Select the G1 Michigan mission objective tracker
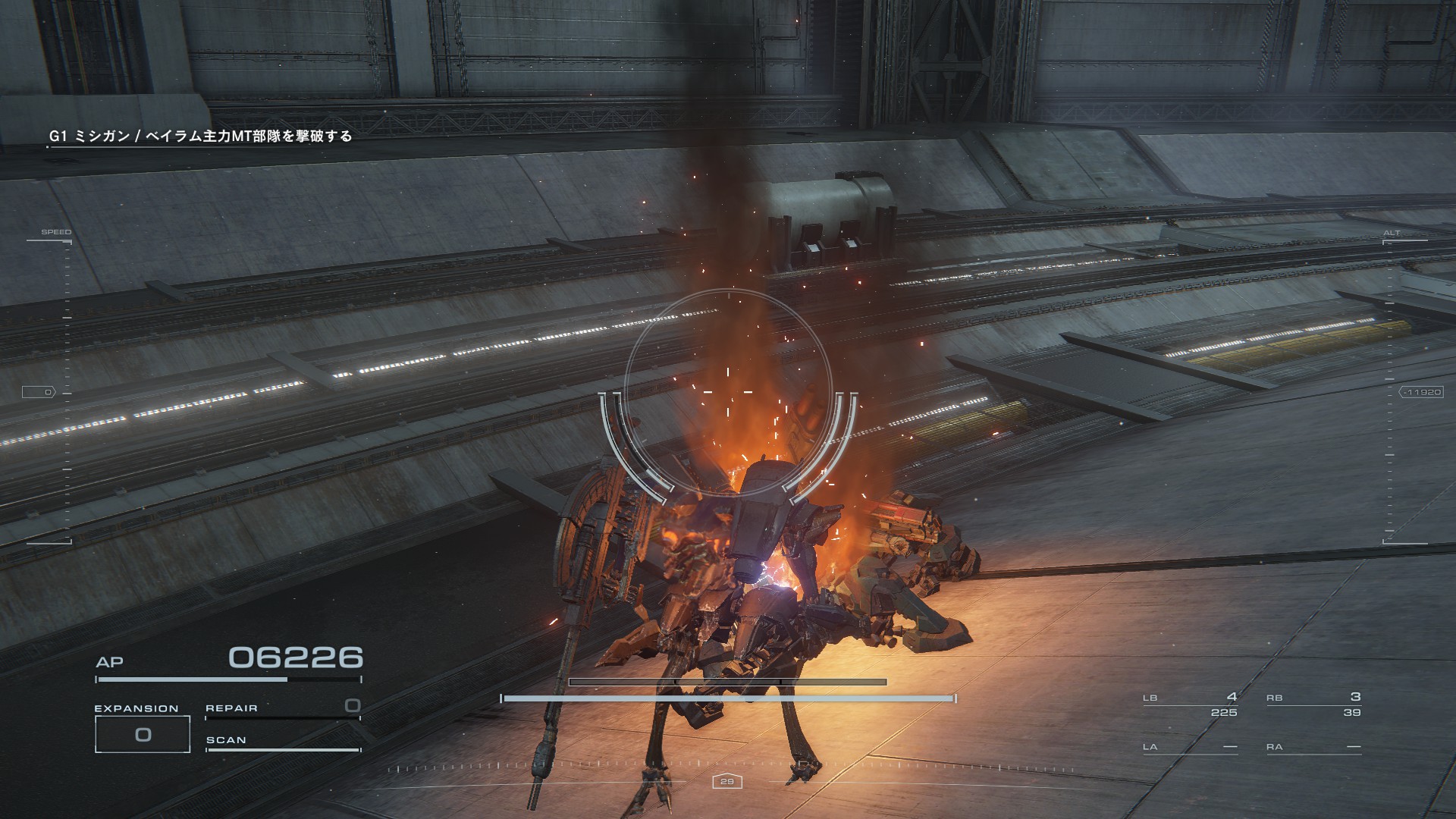The width and height of the screenshot is (1456, 819). (x=201, y=136)
